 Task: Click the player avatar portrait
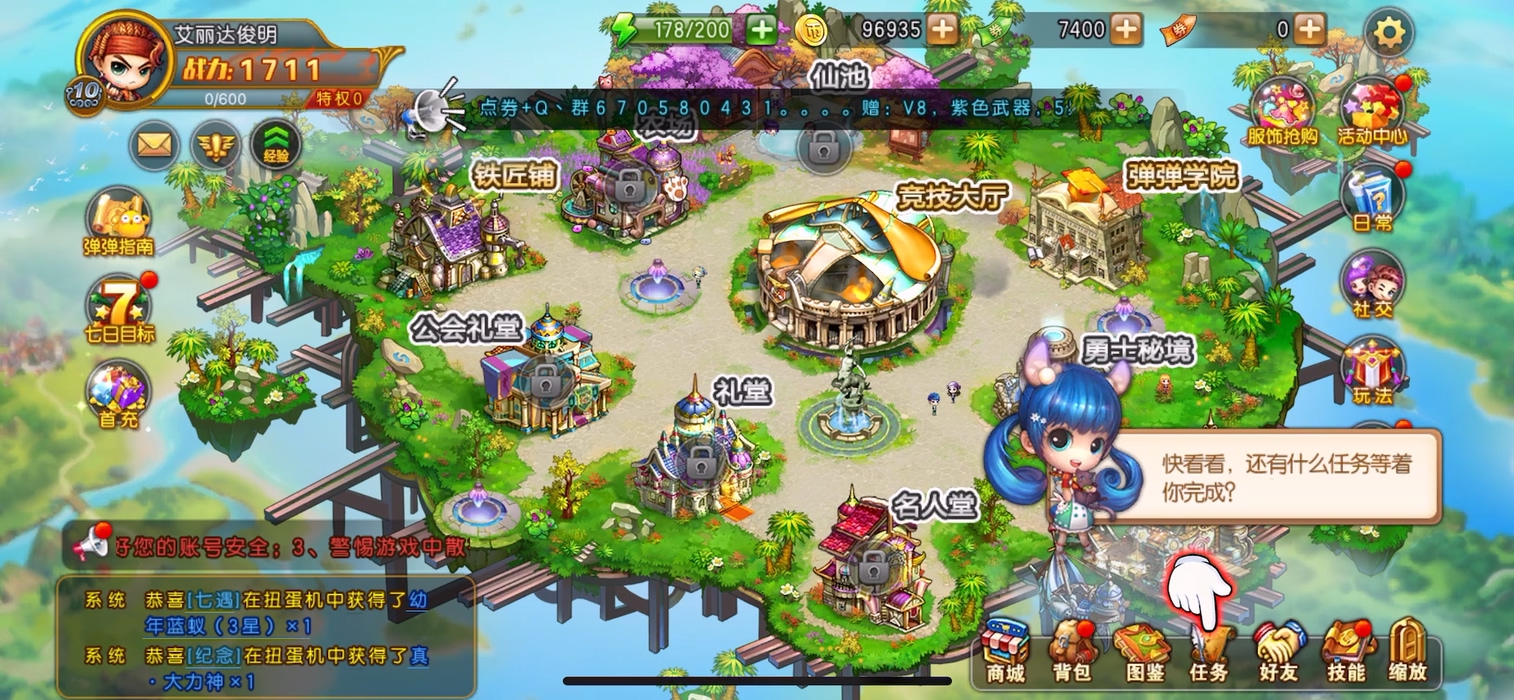click(x=120, y=58)
